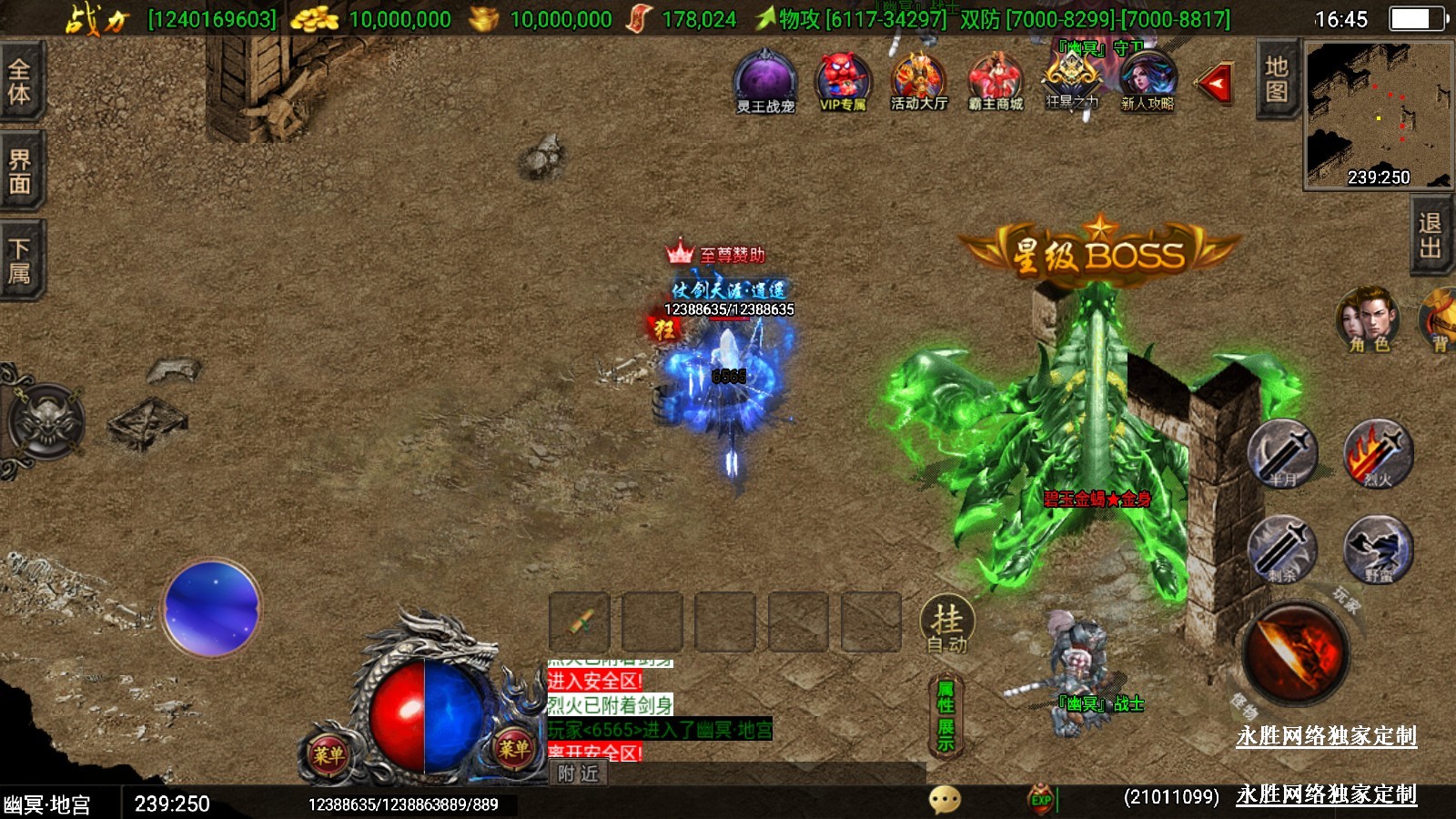Activate the 半月 sword skill

pyautogui.click(x=1283, y=453)
